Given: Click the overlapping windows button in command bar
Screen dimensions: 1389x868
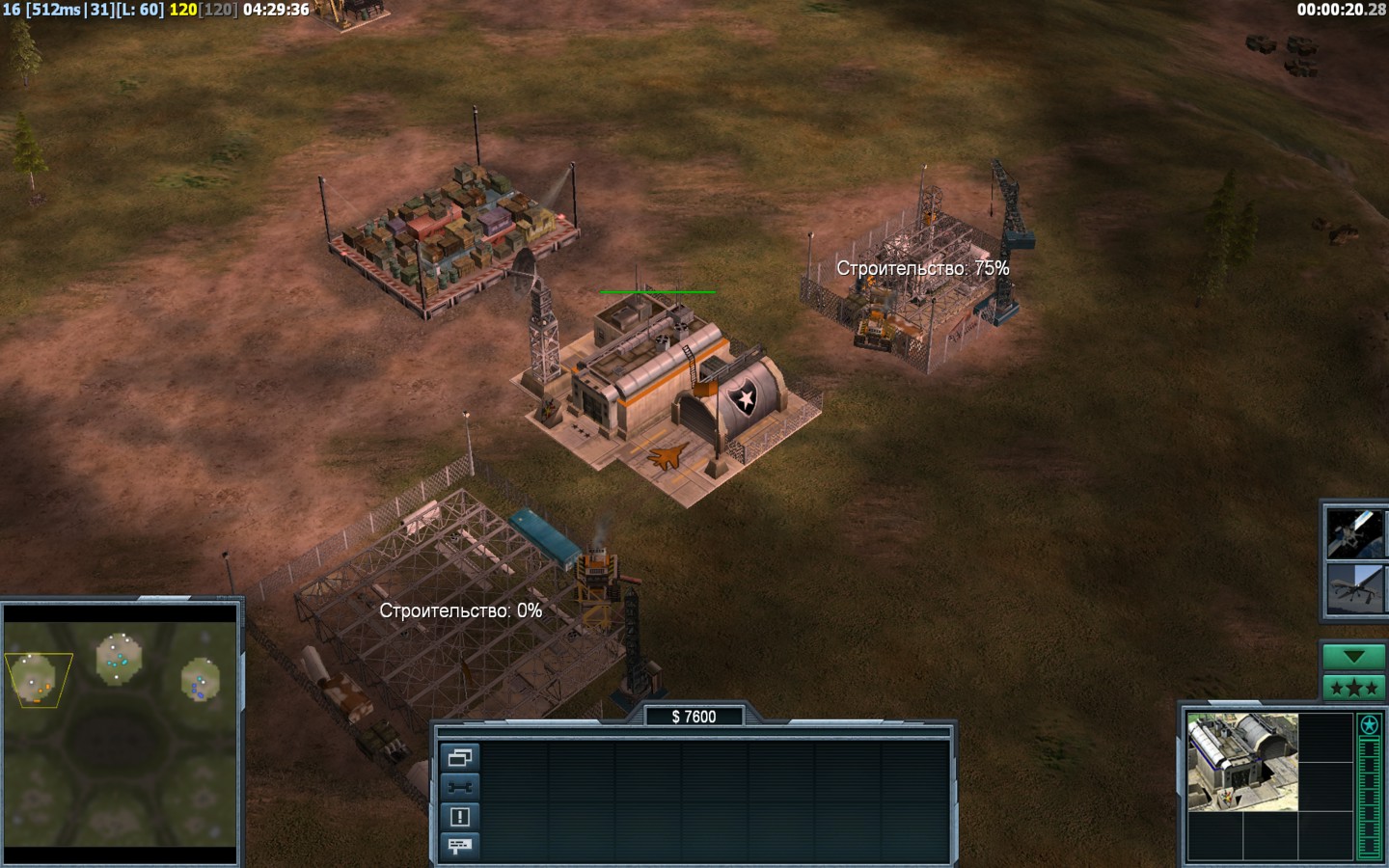Looking at the screenshot, I should click(x=460, y=758).
